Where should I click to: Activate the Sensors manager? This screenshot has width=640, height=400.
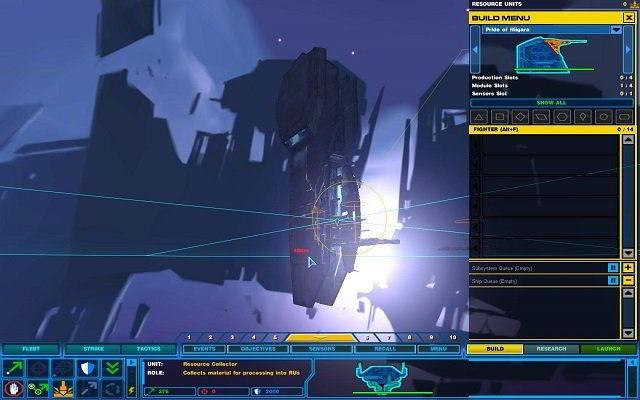[321, 349]
